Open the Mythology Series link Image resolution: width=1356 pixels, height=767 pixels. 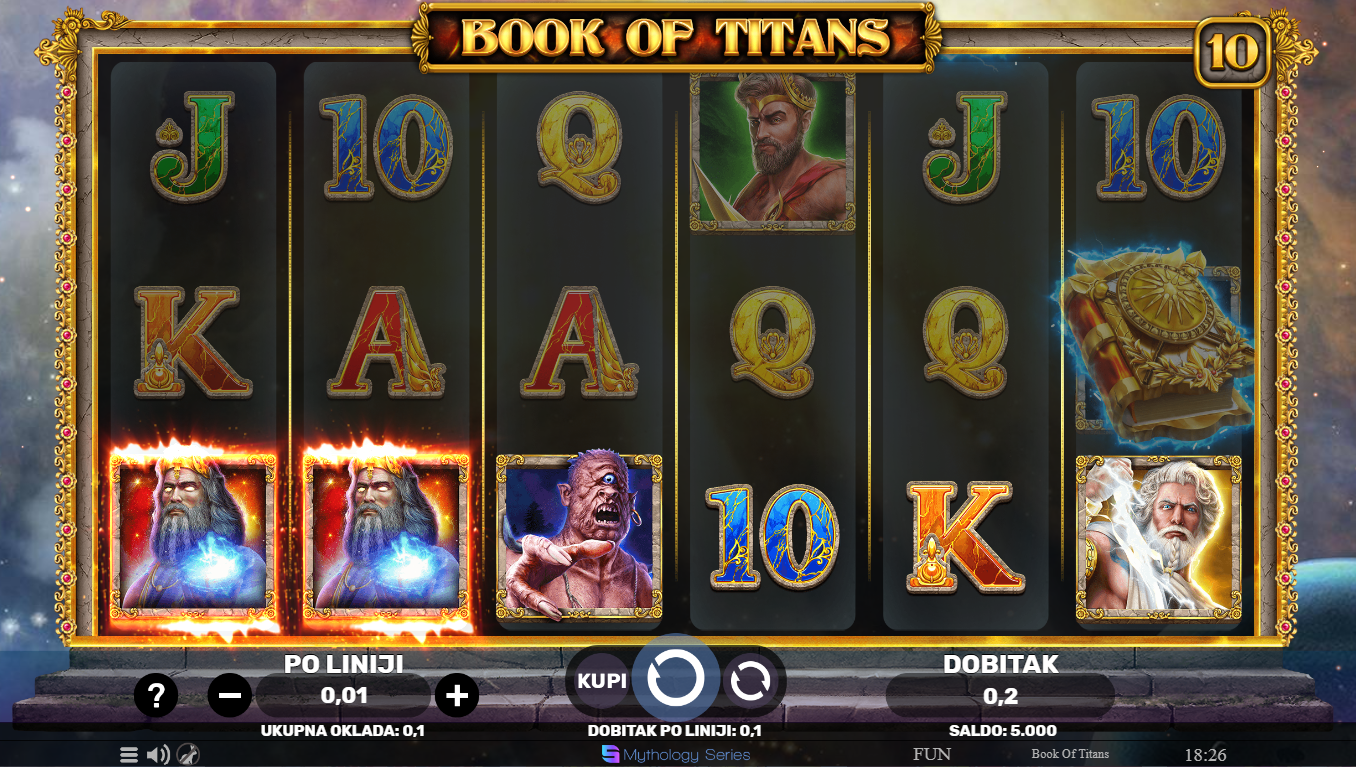[676, 755]
